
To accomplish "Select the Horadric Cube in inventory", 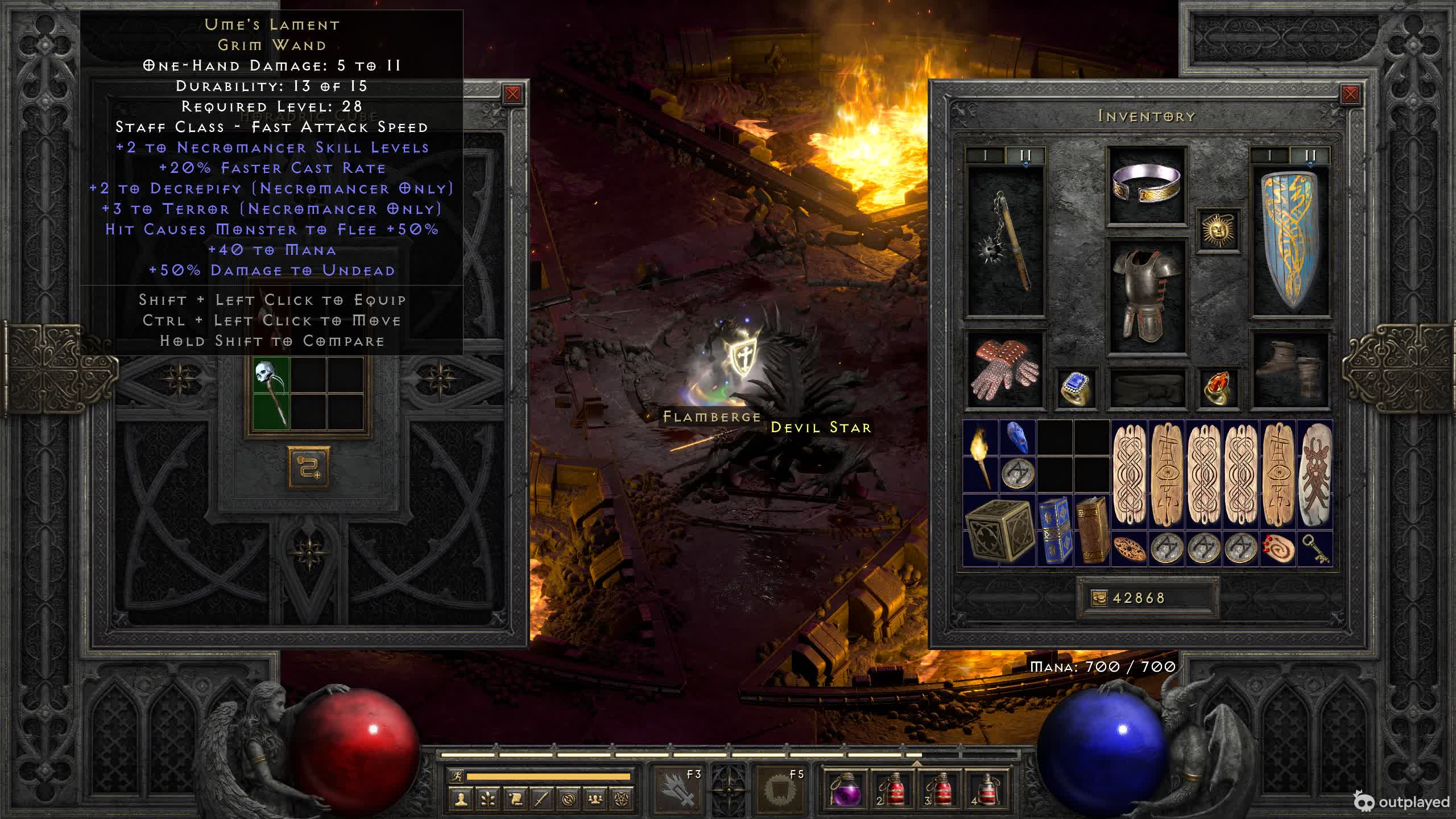I will point(999,530).
